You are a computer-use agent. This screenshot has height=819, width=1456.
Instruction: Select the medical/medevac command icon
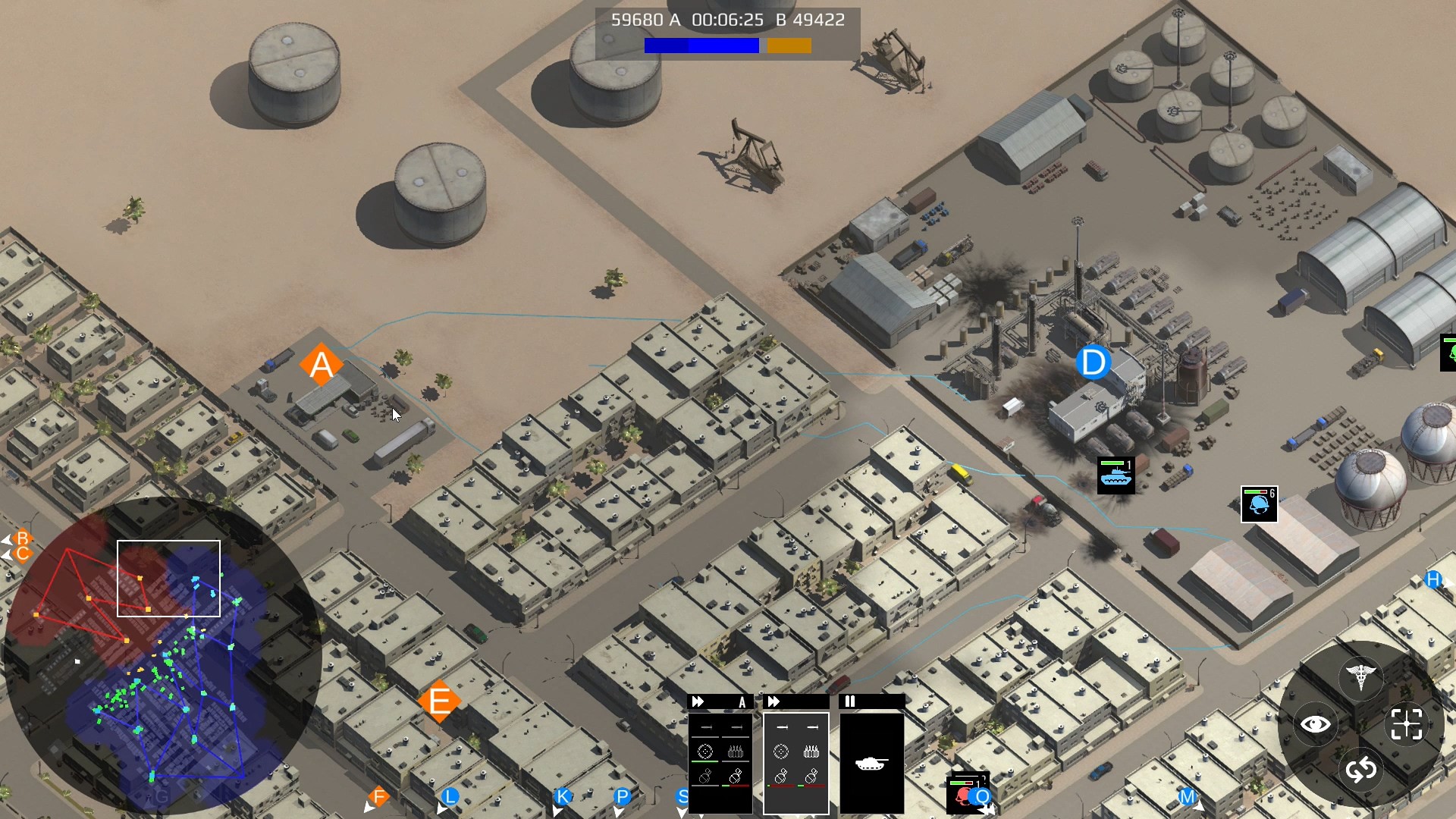coord(1361,676)
